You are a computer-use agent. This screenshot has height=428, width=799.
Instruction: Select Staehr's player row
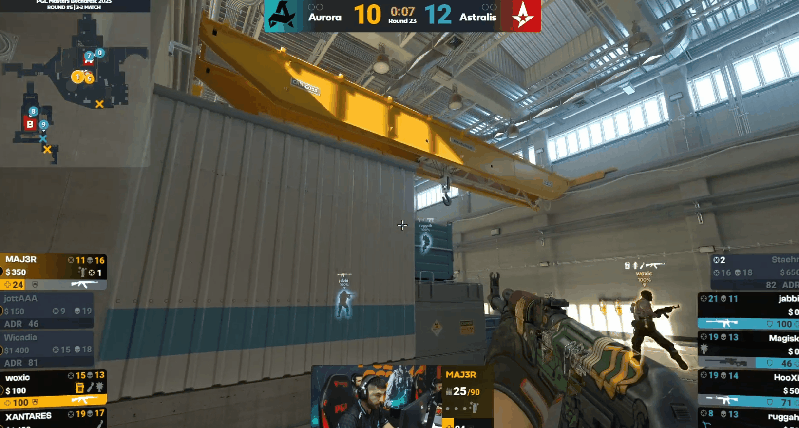click(x=752, y=273)
